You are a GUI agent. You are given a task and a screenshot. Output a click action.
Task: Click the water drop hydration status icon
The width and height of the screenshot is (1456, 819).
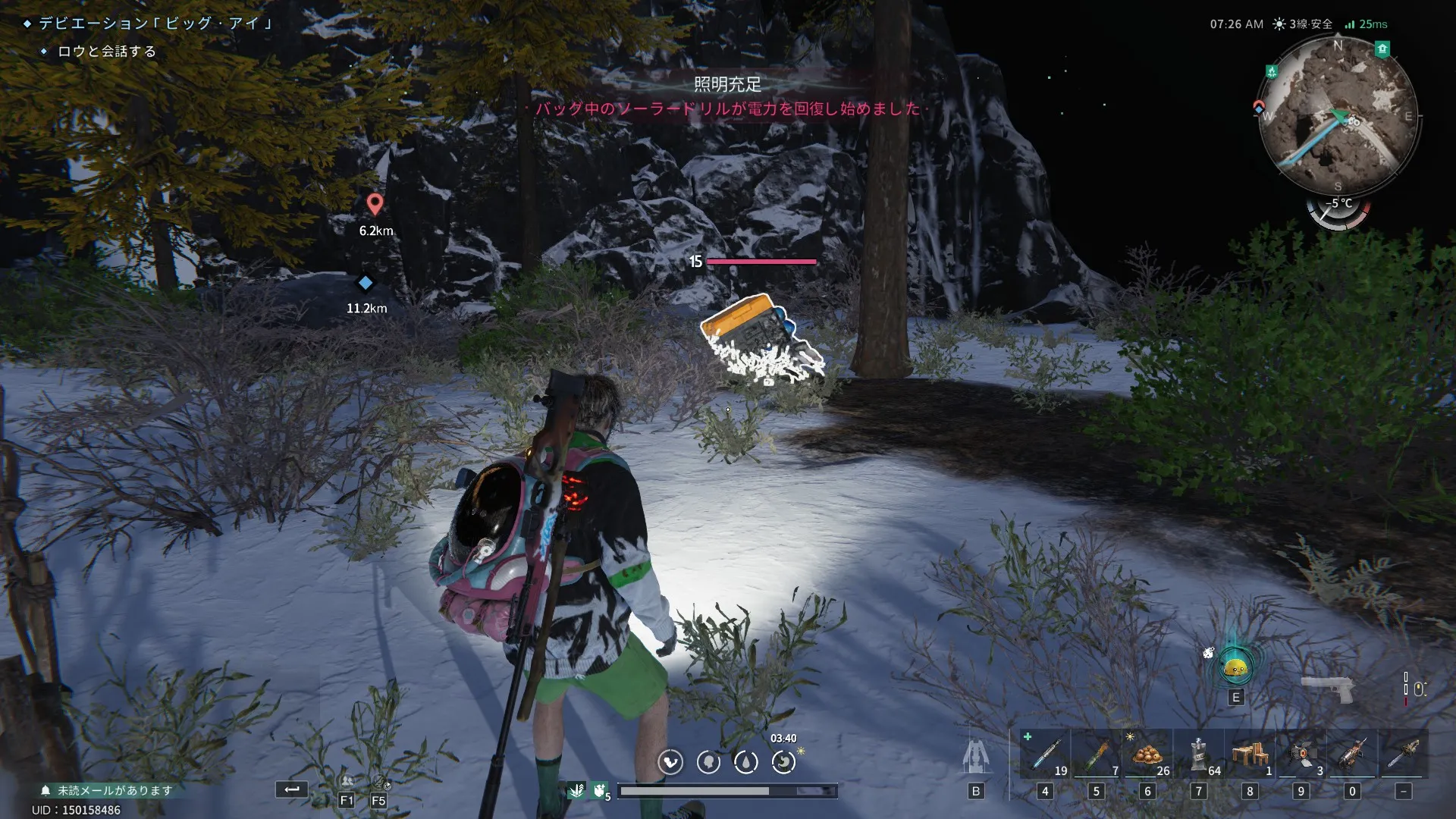745,762
